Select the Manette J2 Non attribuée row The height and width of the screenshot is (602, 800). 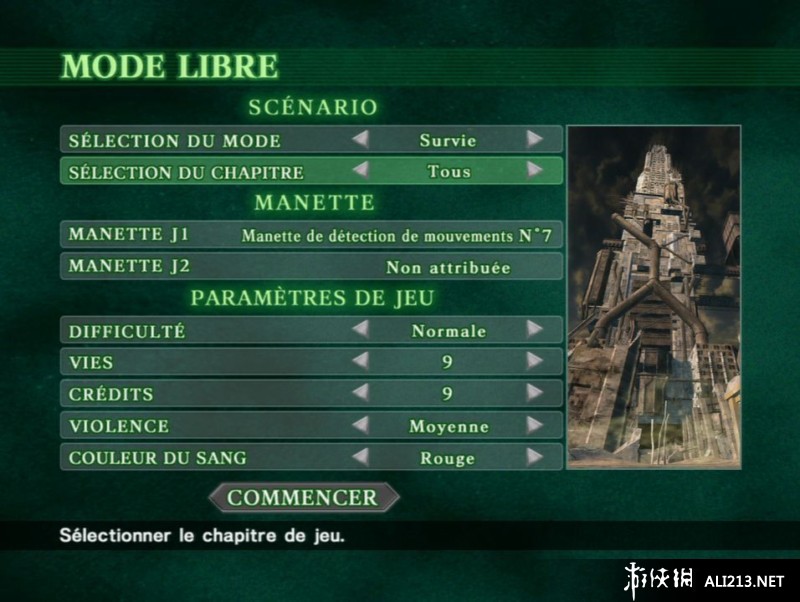tap(311, 267)
